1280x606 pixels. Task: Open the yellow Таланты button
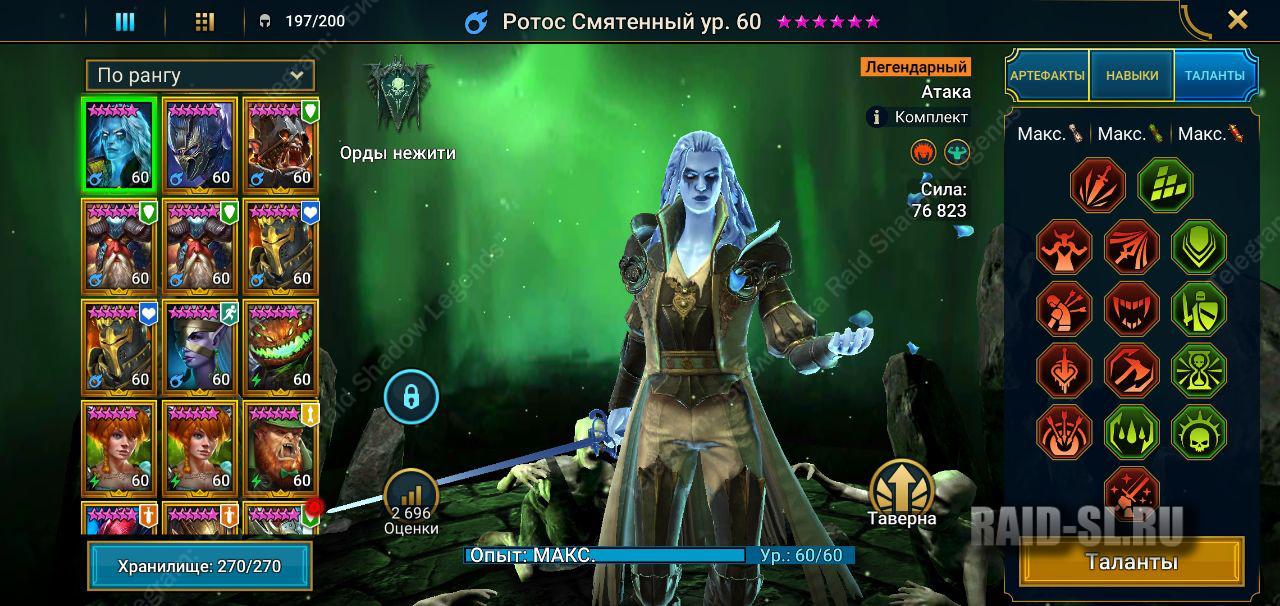tap(1131, 562)
